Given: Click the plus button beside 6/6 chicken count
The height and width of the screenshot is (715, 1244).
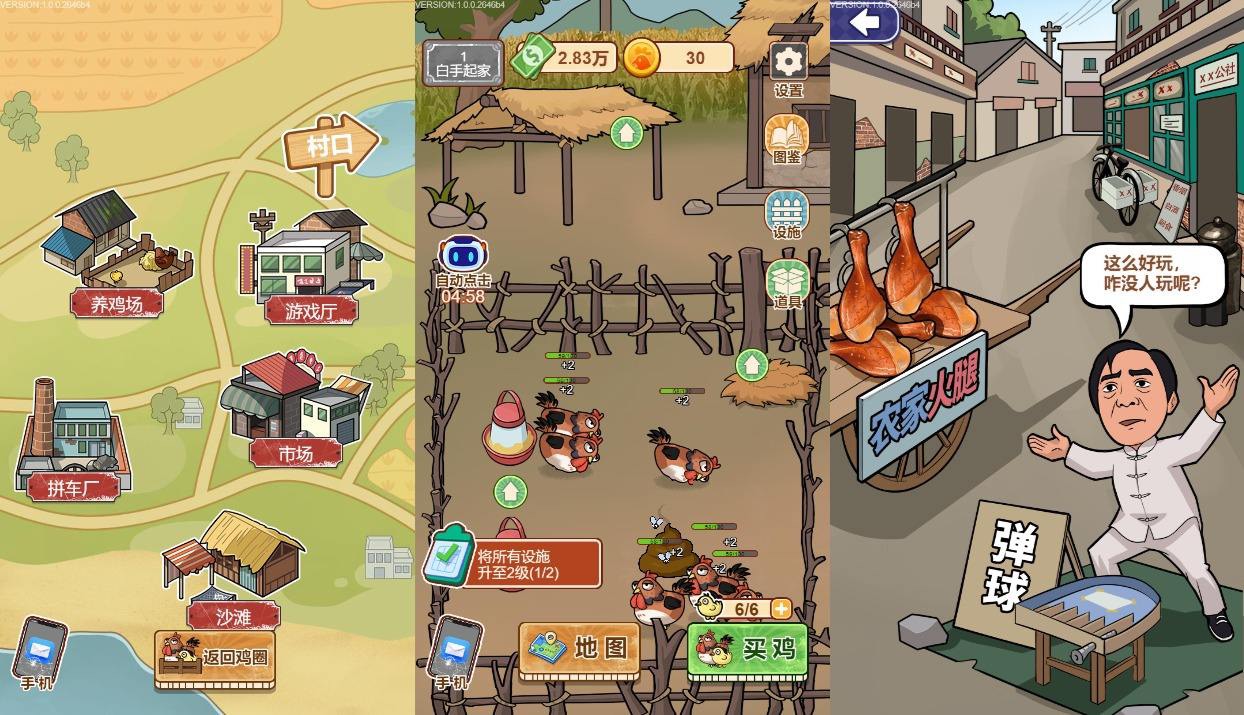Looking at the screenshot, I should tap(781, 608).
